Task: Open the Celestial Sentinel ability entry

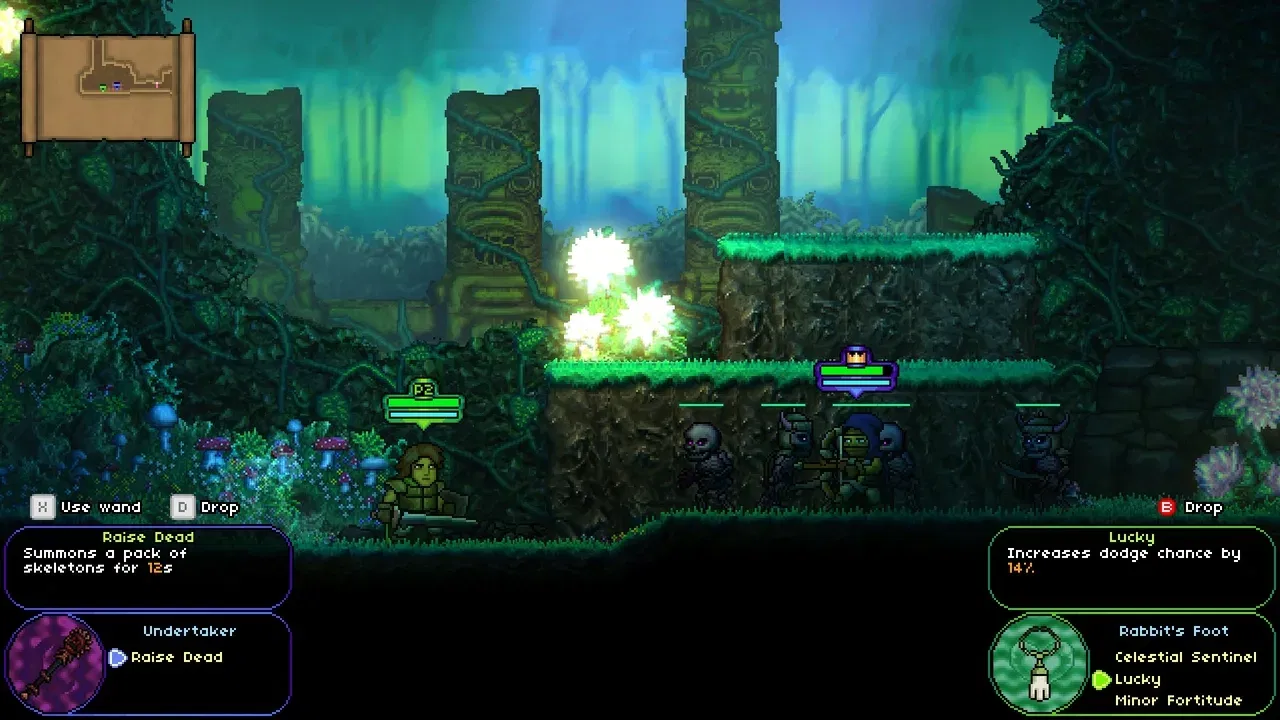Action: pyautogui.click(x=1185, y=657)
